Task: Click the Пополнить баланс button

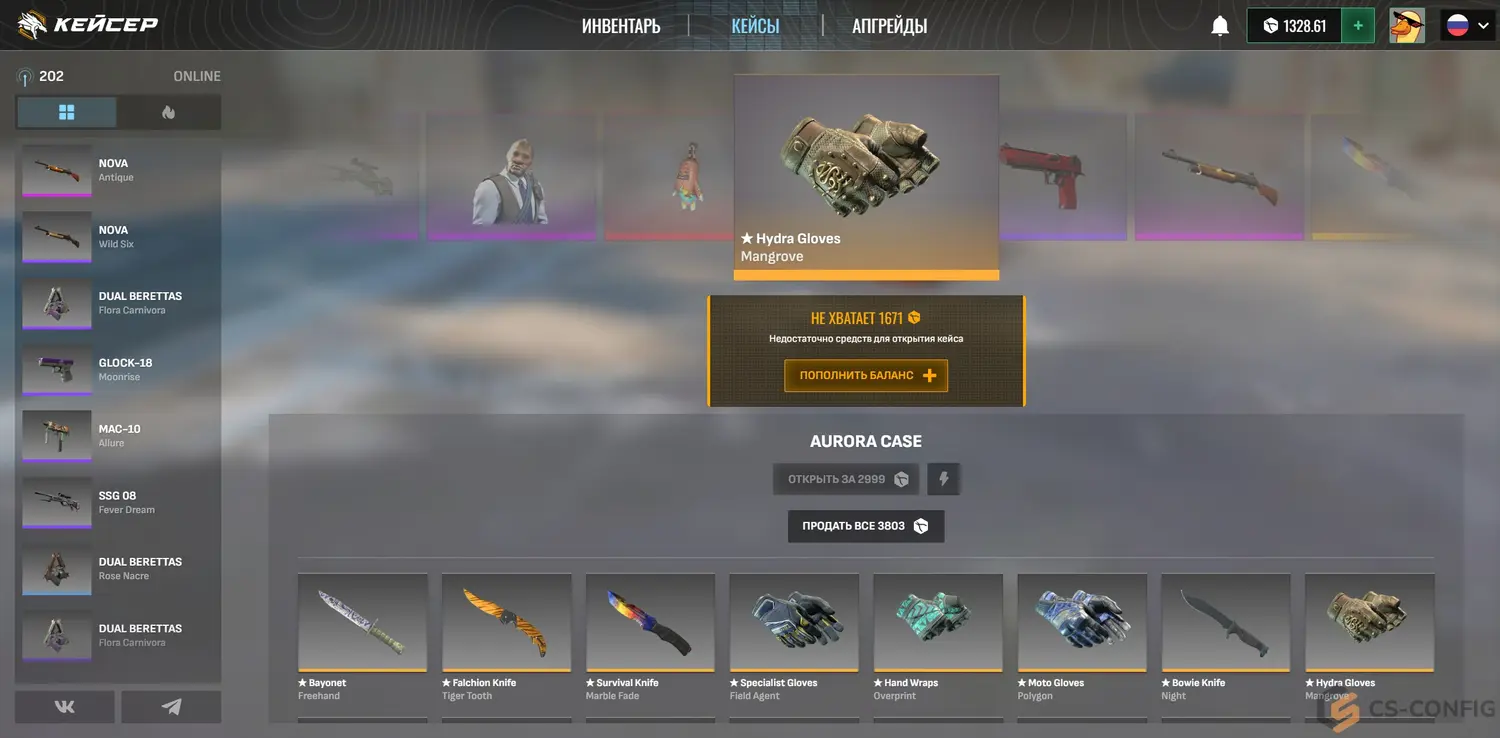Action: pyautogui.click(x=866, y=376)
